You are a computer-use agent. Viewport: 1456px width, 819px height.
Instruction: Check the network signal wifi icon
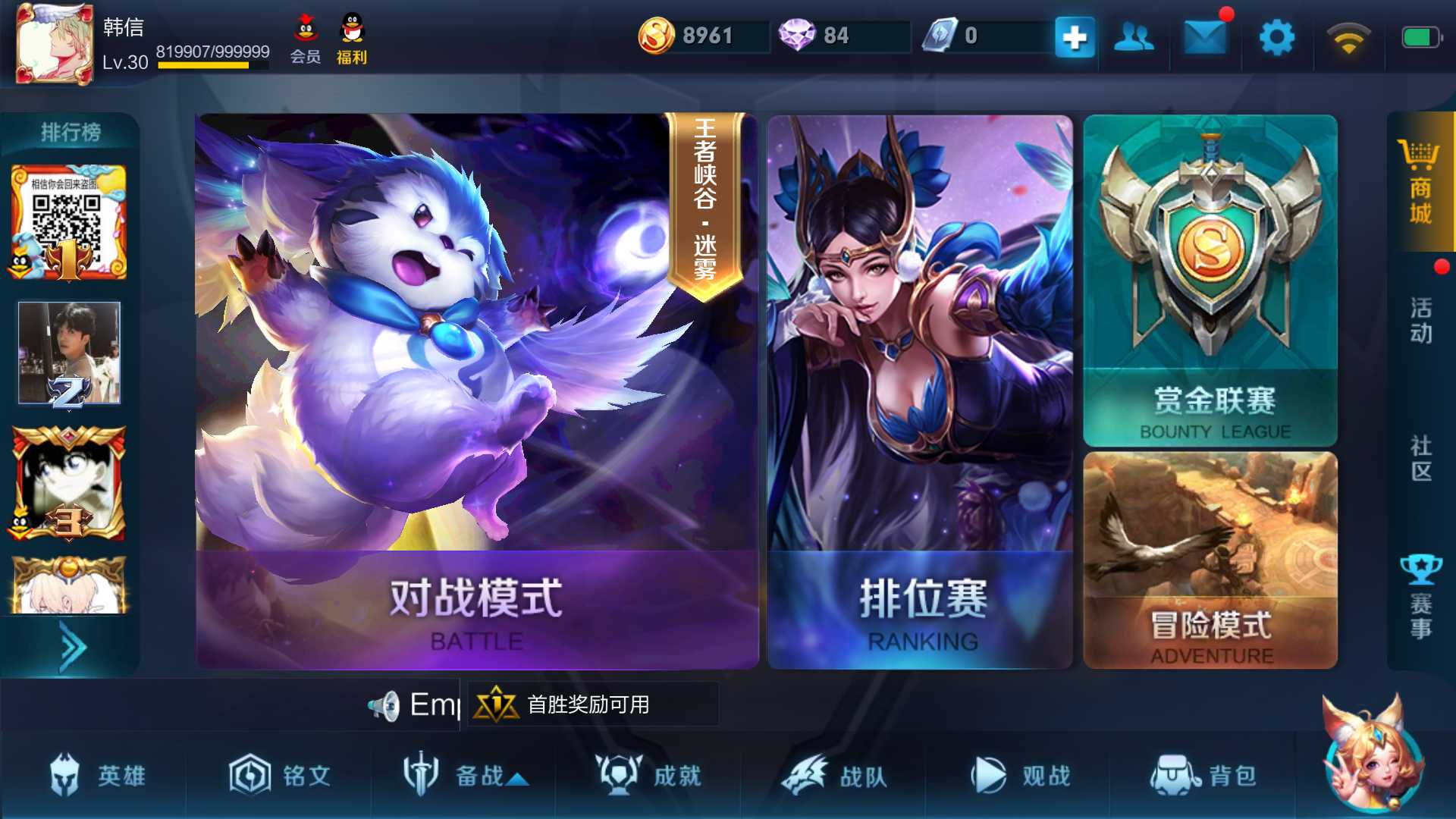point(1349,36)
